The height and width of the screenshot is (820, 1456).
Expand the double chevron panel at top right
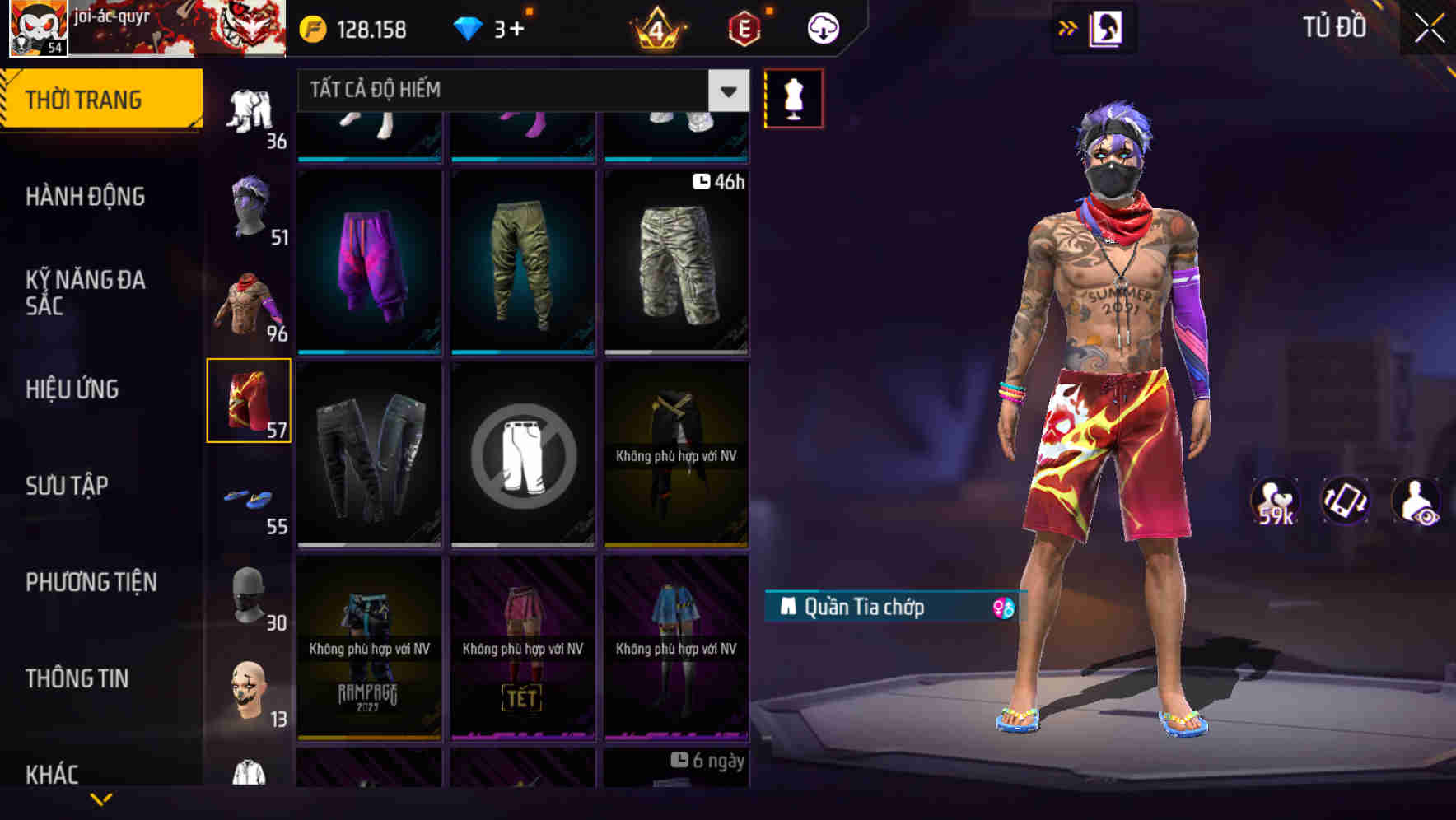click(1068, 26)
